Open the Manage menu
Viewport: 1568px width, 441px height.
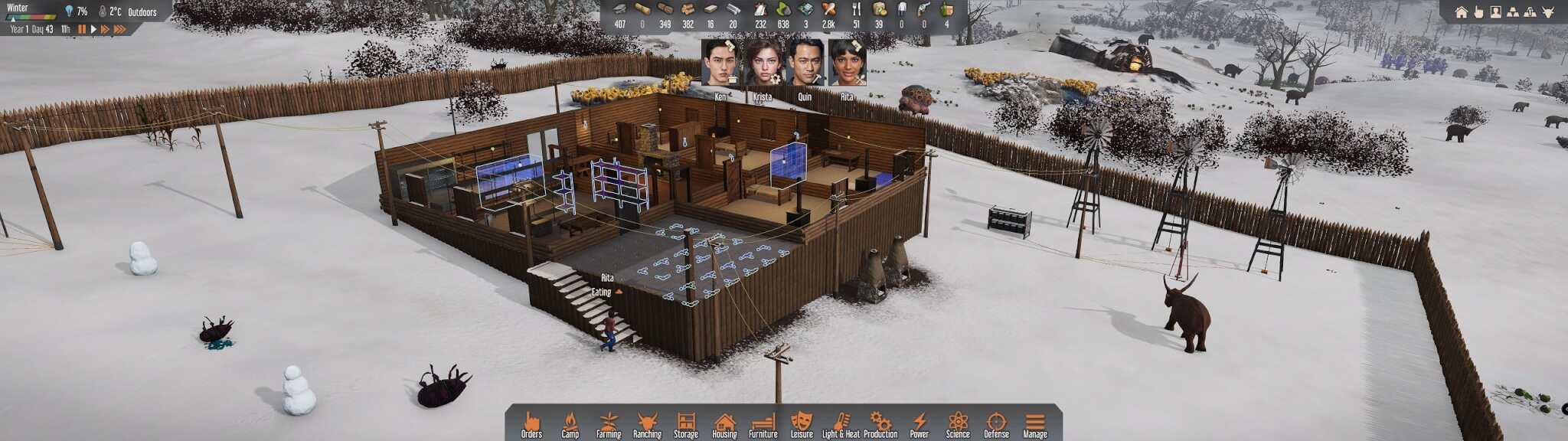pyautogui.click(x=1035, y=424)
